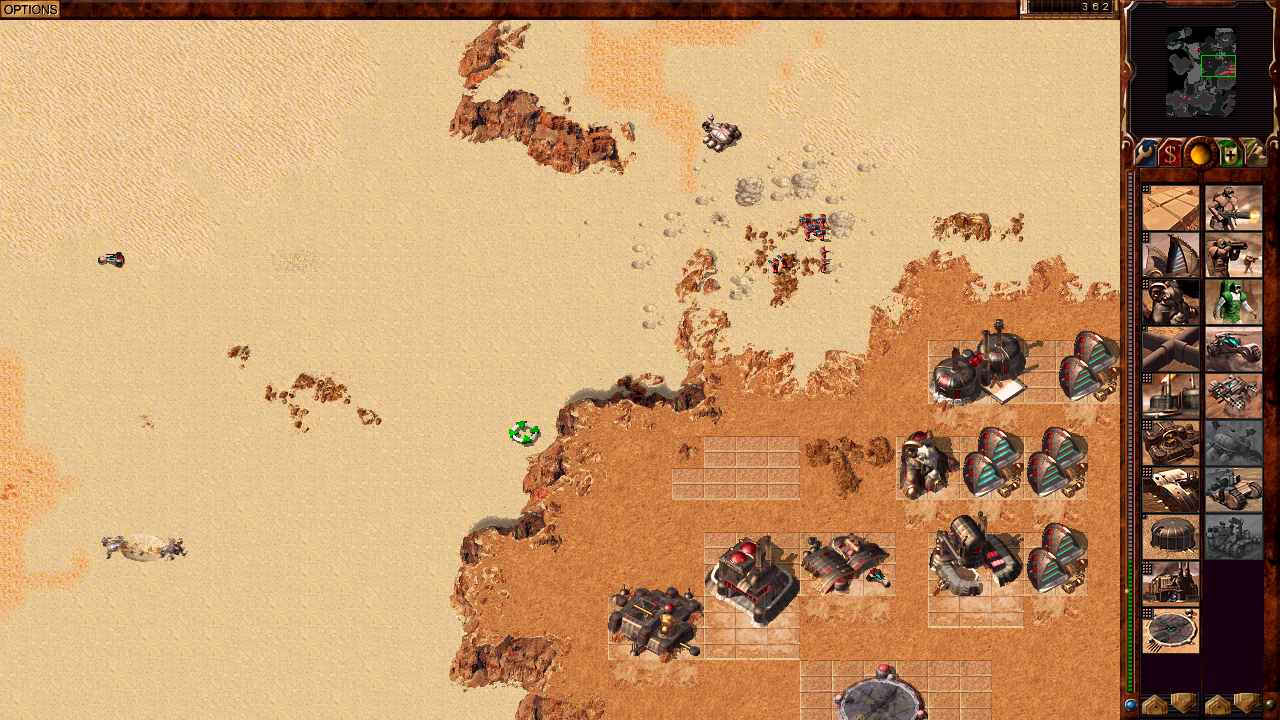1280x720 pixels.
Task: Click the shield and cross guard button
Action: click(1229, 154)
